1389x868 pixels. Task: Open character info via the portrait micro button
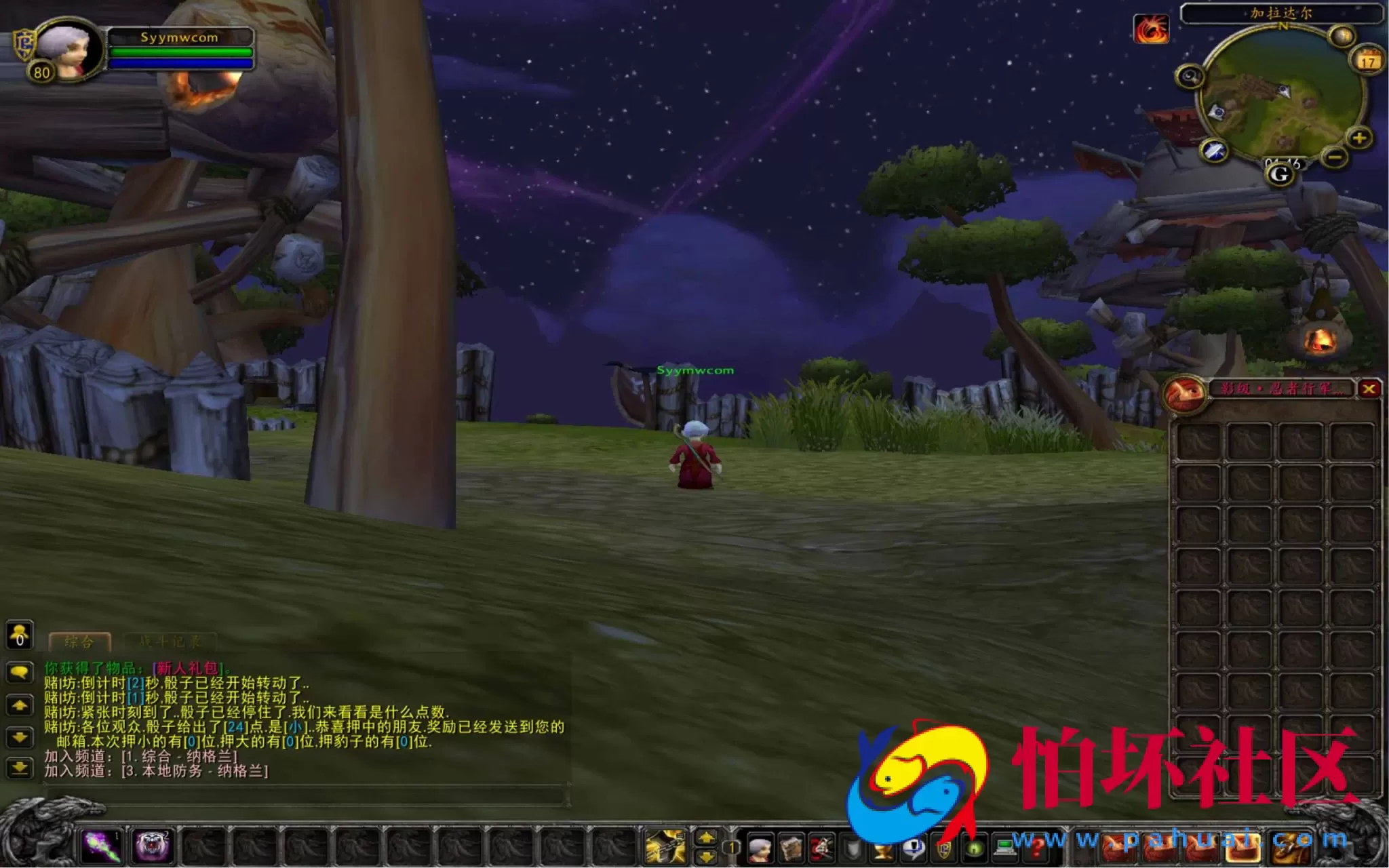pos(762,848)
